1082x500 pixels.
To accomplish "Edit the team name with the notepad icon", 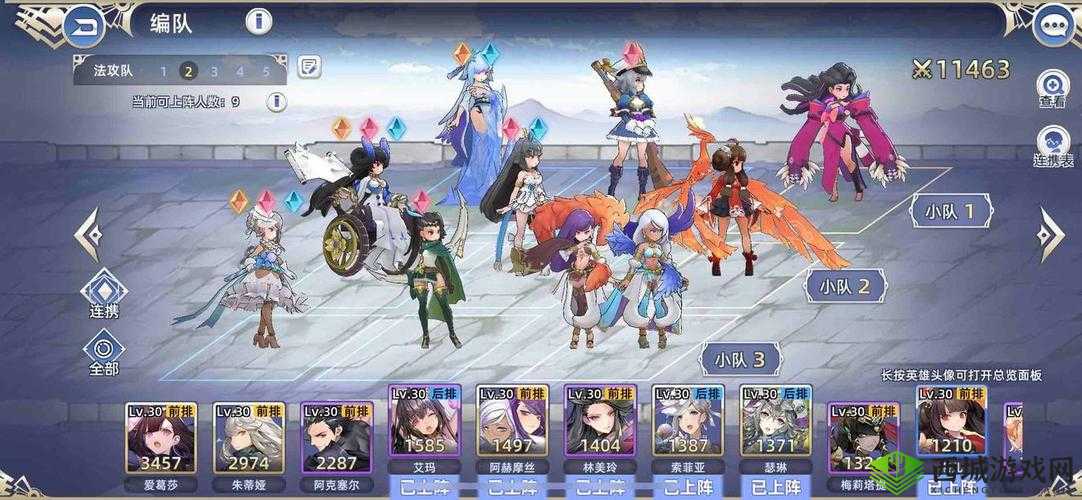I will click(x=310, y=68).
